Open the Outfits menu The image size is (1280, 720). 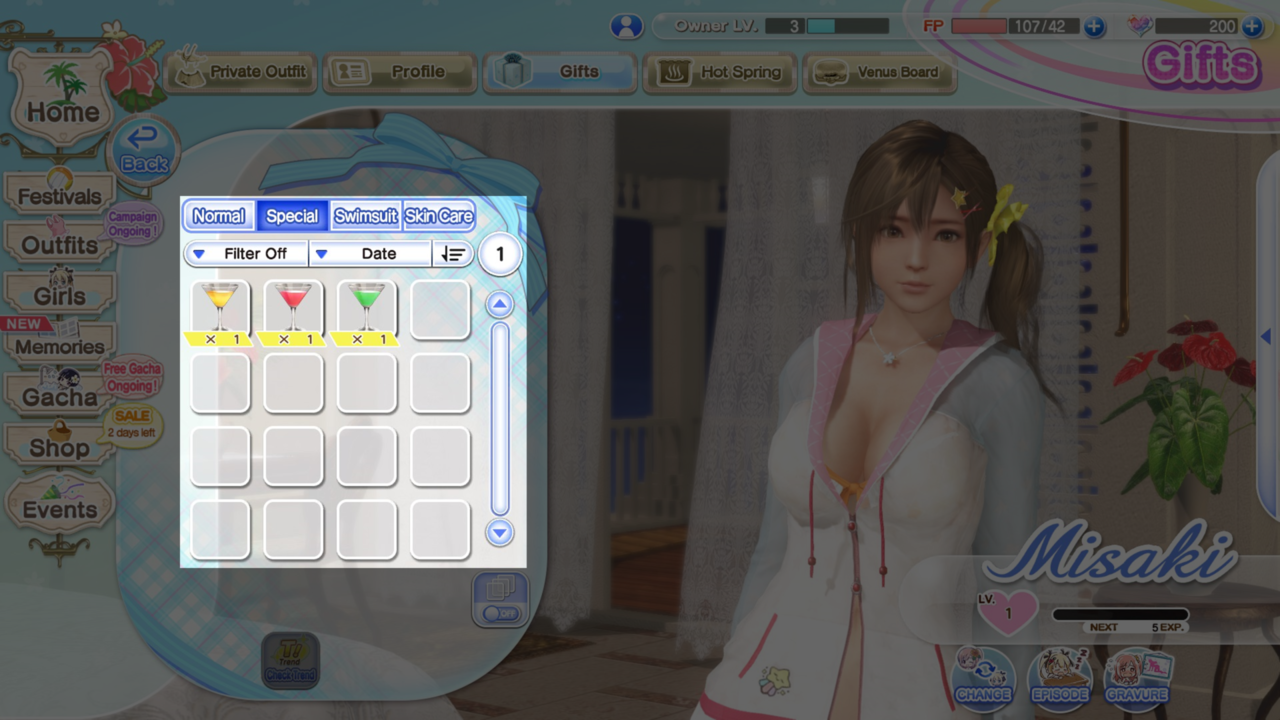60,245
